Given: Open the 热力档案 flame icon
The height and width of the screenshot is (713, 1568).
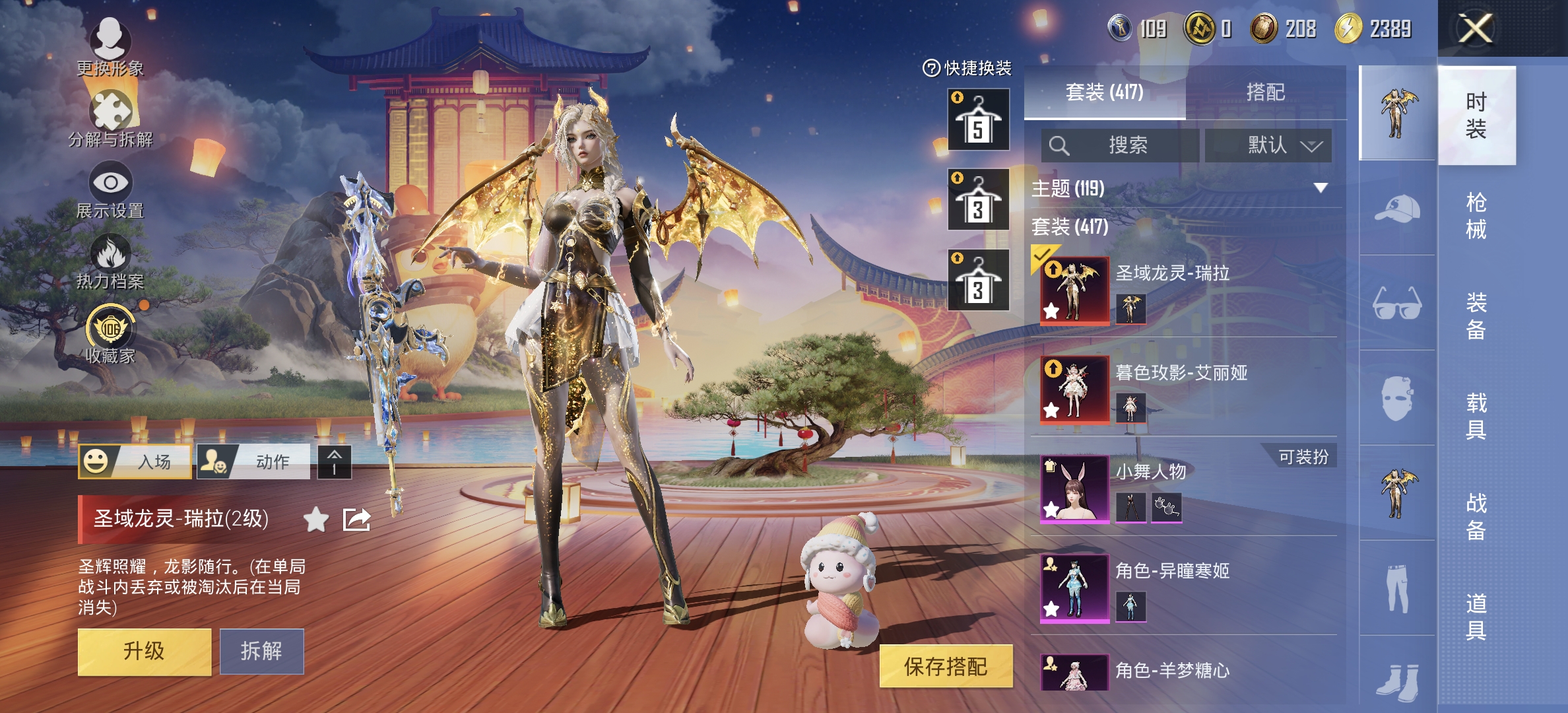Looking at the screenshot, I should (110, 262).
